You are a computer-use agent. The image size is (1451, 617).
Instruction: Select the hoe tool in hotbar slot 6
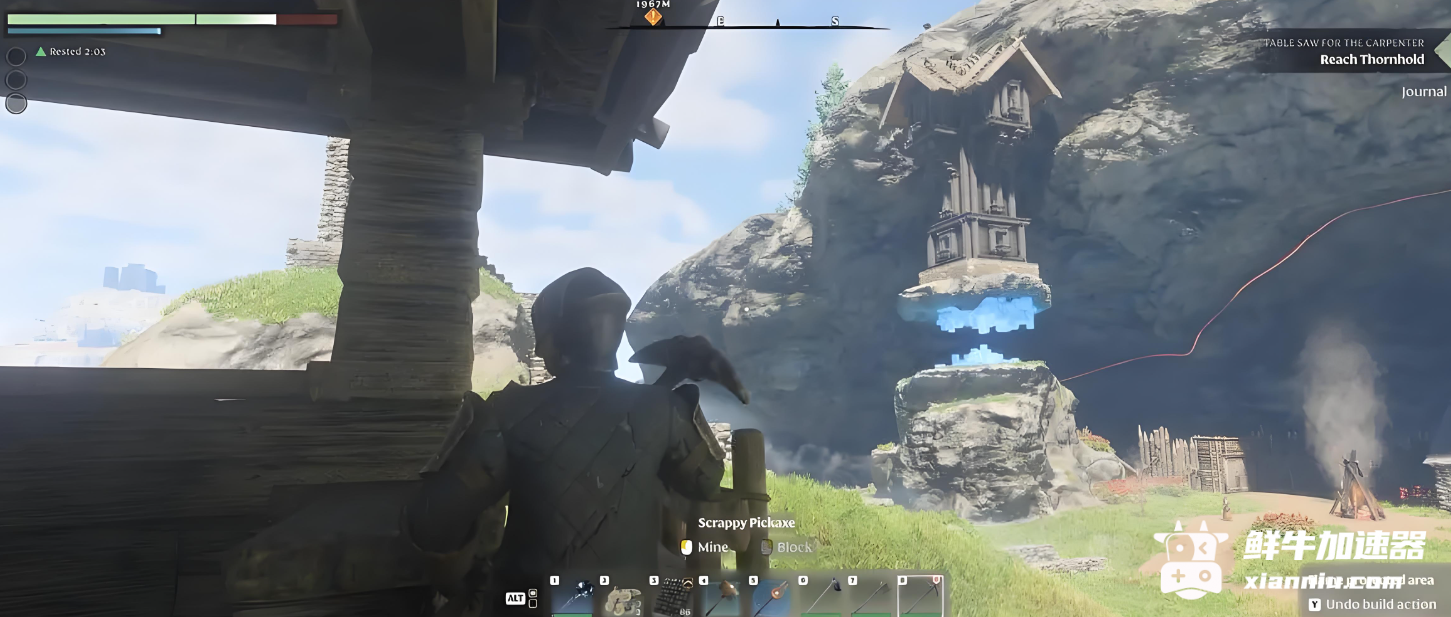click(x=821, y=597)
